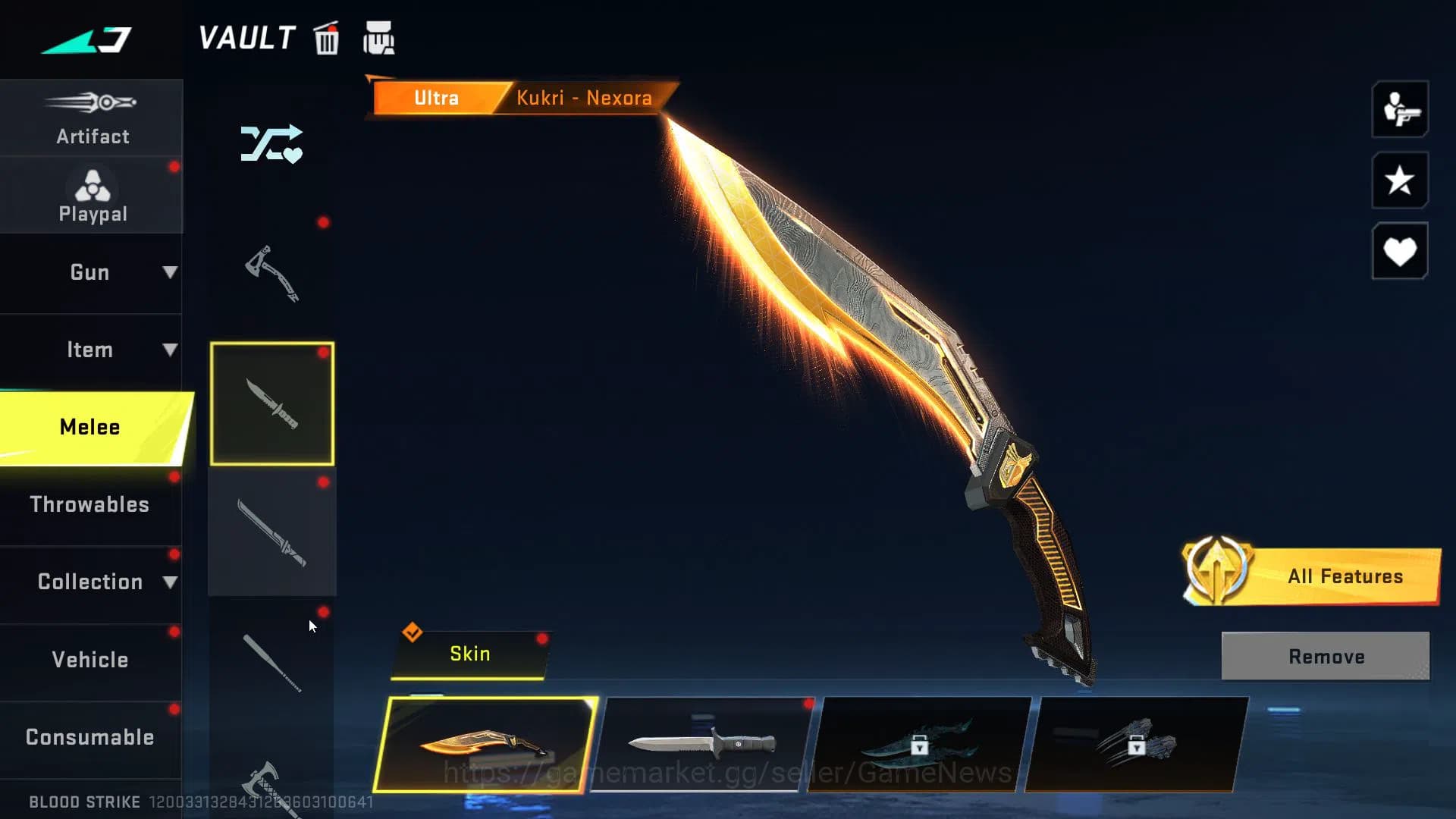Expand the Item dropdown

coord(91,350)
